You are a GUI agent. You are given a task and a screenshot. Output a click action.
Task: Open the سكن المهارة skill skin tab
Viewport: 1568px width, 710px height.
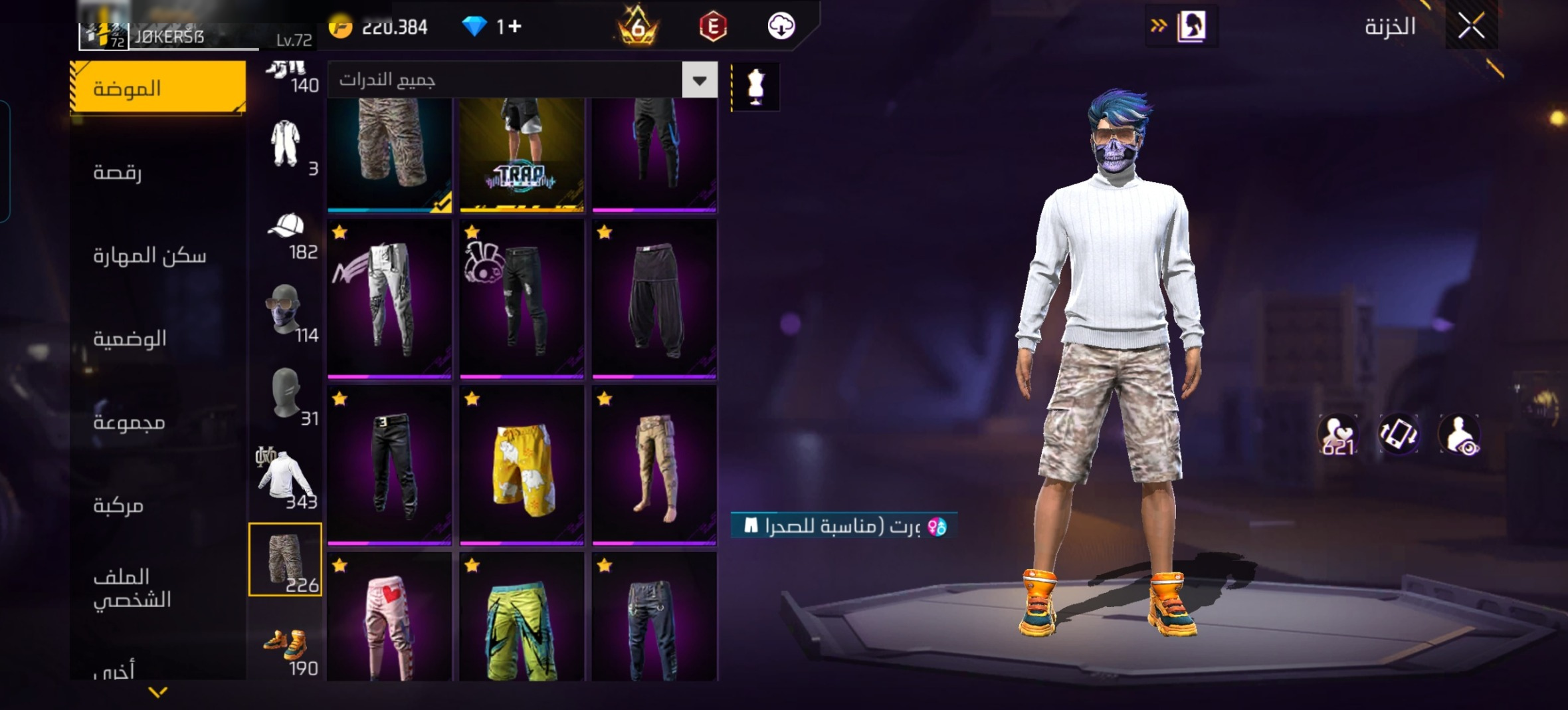[149, 255]
